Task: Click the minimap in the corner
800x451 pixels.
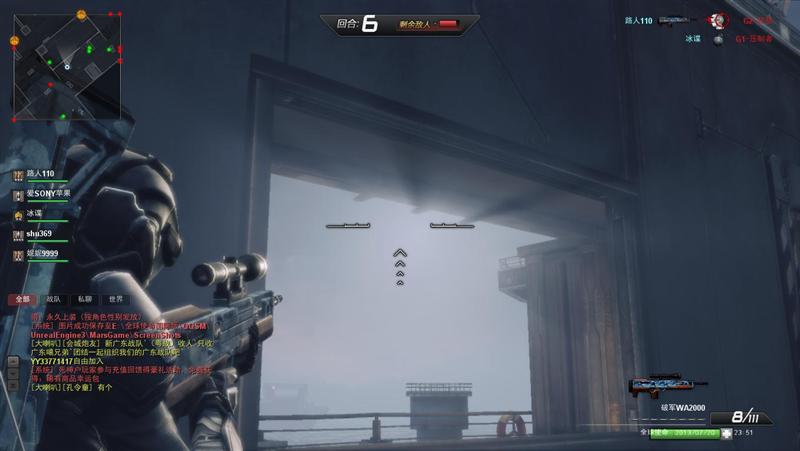Action: pyautogui.click(x=67, y=66)
